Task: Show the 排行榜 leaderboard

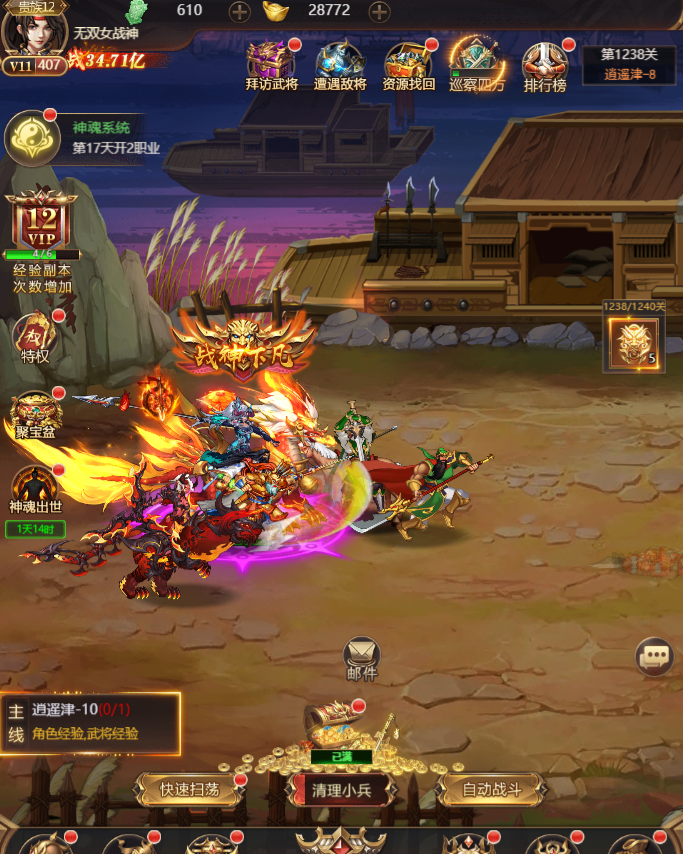Action: coord(545,63)
